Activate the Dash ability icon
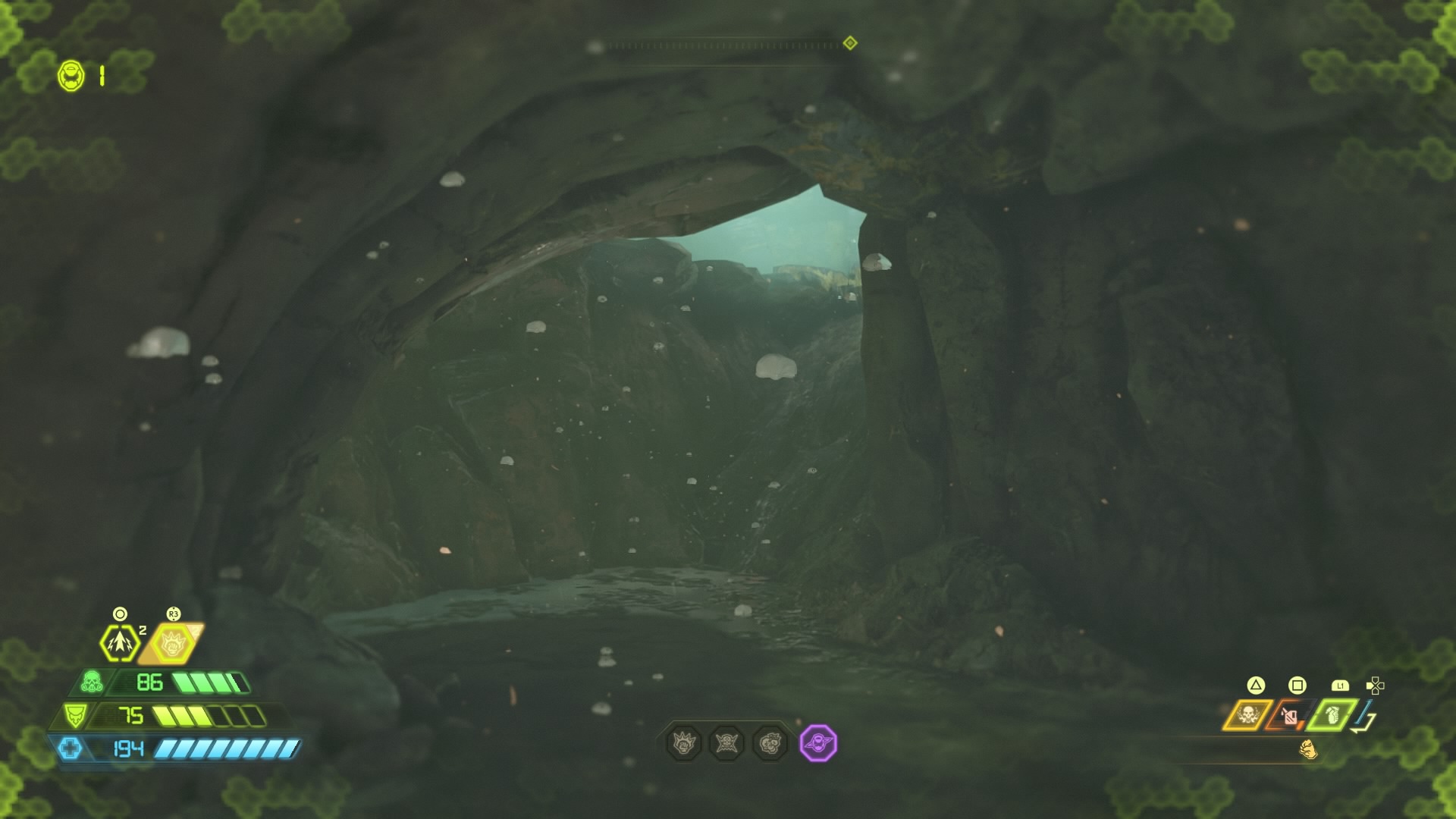Image resolution: width=1456 pixels, height=819 pixels. tap(120, 642)
